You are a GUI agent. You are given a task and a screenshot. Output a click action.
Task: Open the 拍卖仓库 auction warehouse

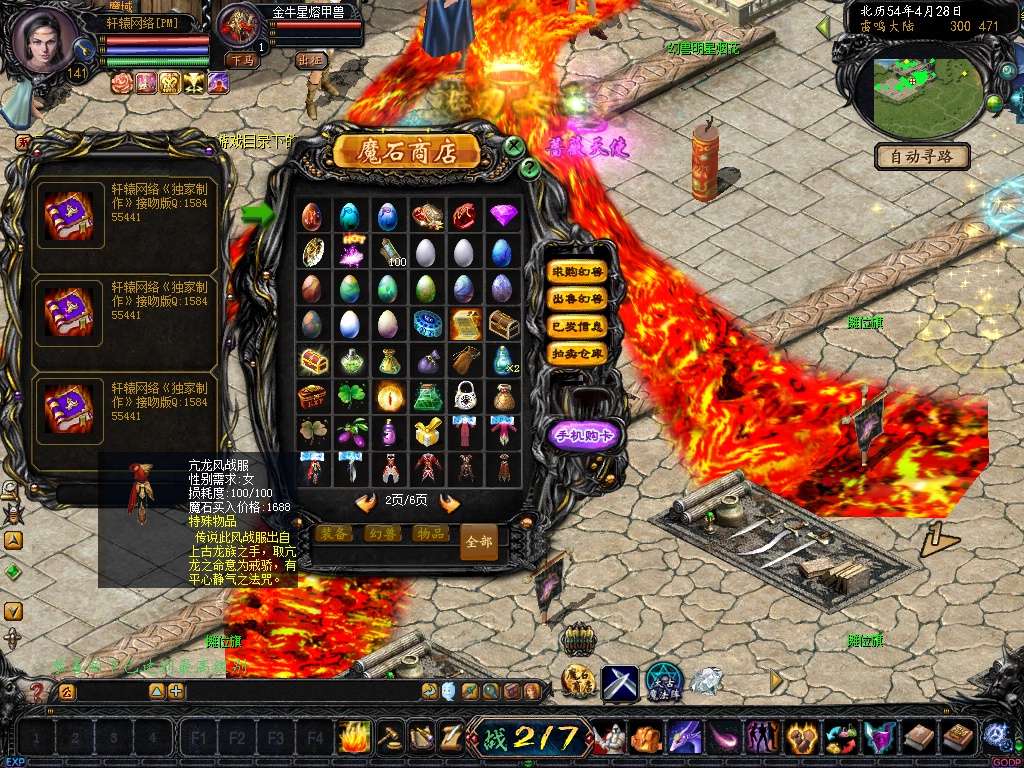pyautogui.click(x=577, y=353)
